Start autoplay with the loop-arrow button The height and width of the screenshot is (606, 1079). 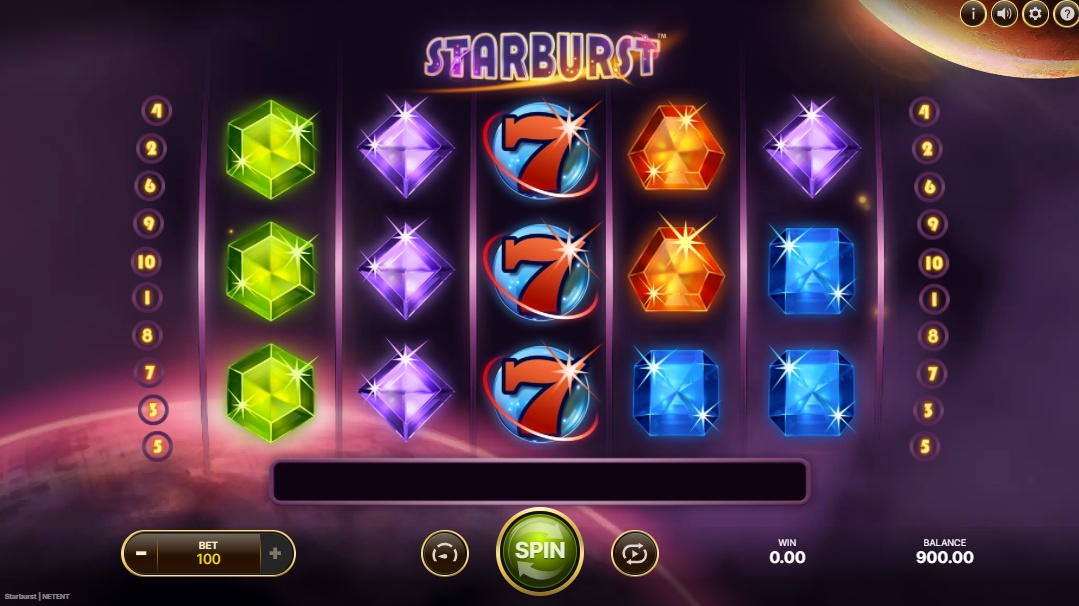(x=635, y=553)
